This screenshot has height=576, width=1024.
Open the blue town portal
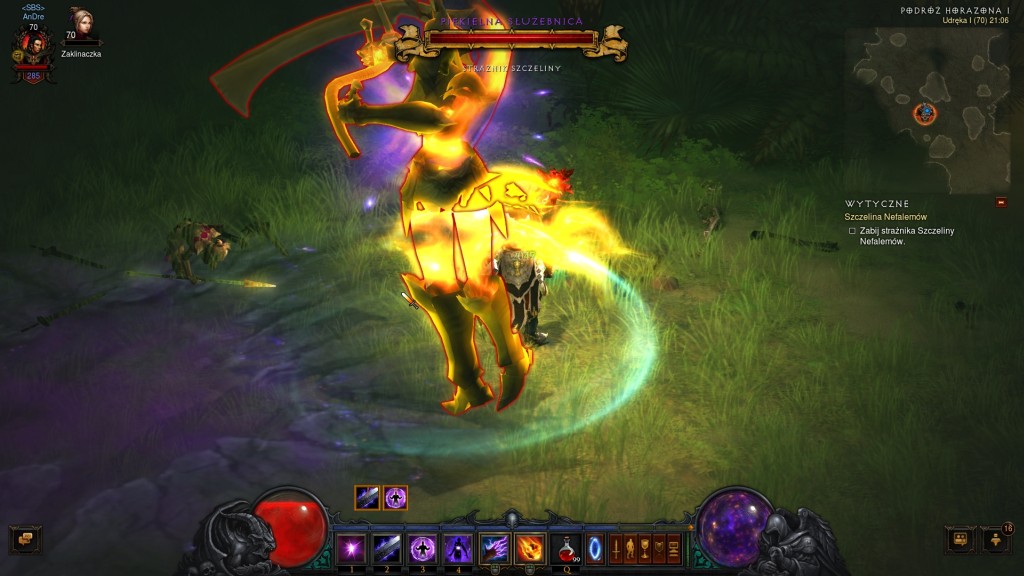pos(595,548)
